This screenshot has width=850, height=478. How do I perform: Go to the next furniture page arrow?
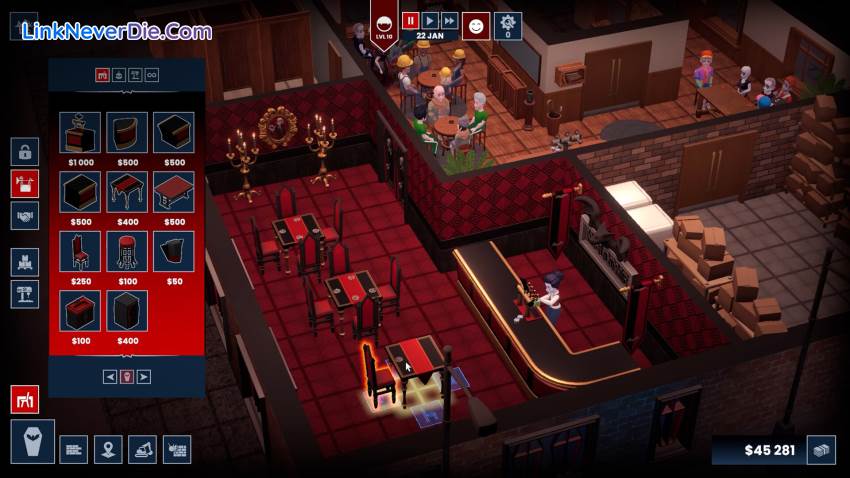tap(144, 376)
